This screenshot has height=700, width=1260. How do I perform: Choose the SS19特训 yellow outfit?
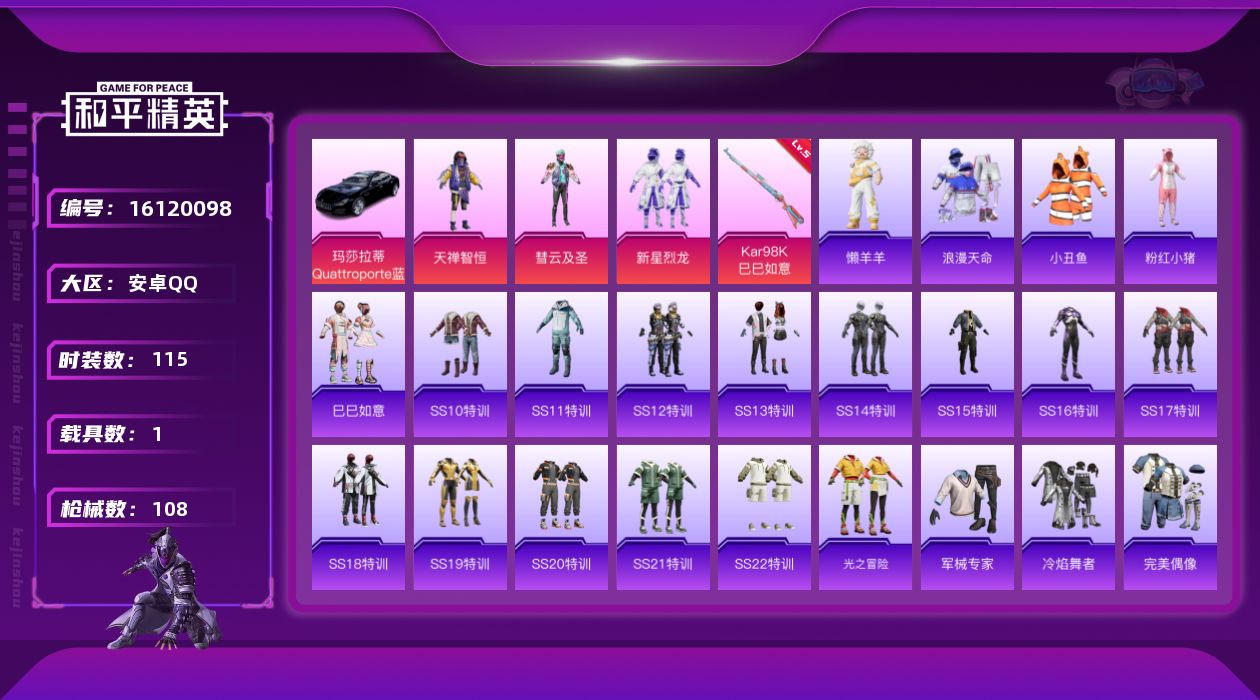[x=460, y=517]
